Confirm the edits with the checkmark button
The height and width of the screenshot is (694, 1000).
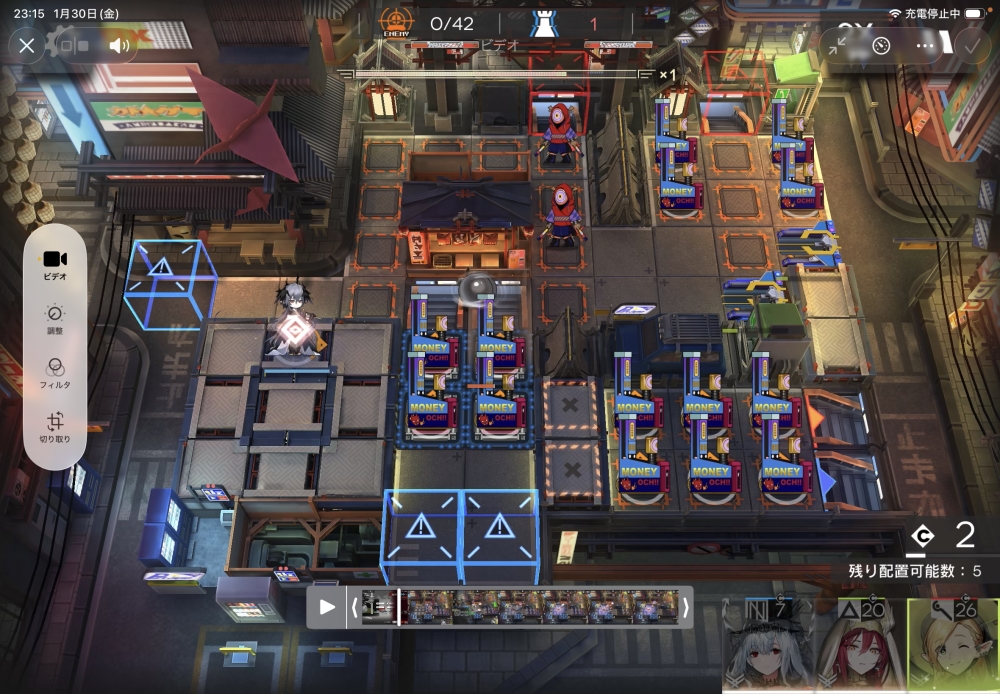click(969, 45)
